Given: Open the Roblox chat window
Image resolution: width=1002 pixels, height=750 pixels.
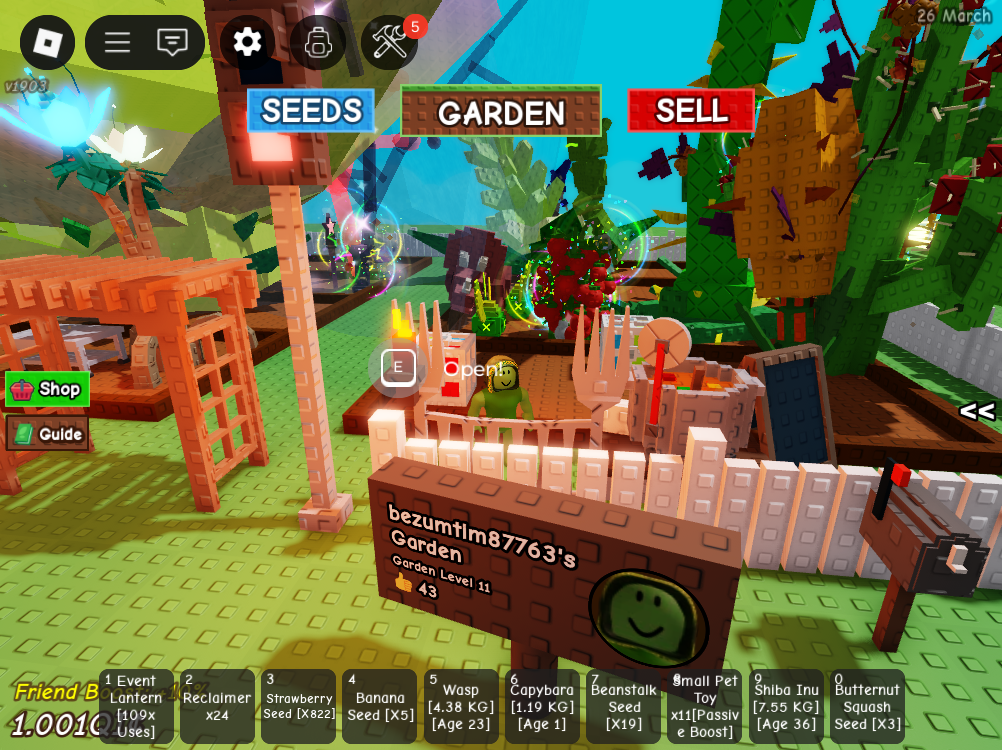Looking at the screenshot, I should pos(172,42).
